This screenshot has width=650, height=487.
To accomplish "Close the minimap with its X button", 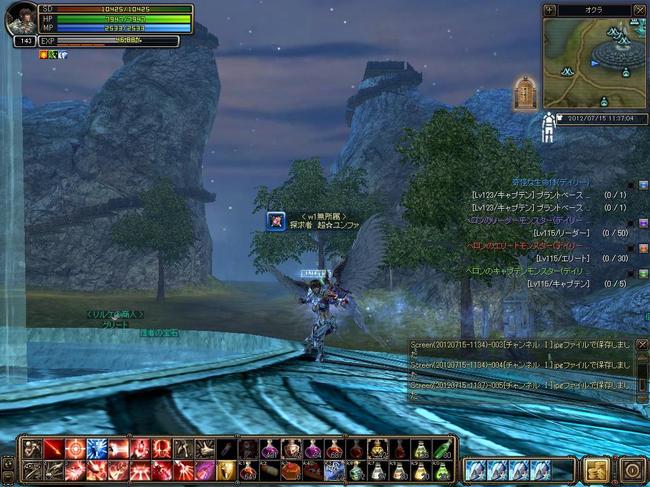I will coord(640,9).
